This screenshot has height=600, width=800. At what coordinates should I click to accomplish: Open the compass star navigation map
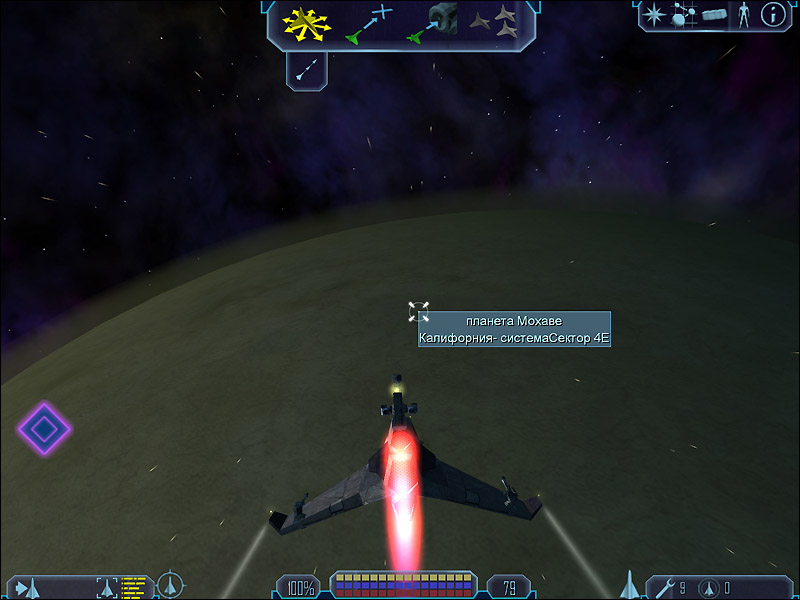pos(655,14)
